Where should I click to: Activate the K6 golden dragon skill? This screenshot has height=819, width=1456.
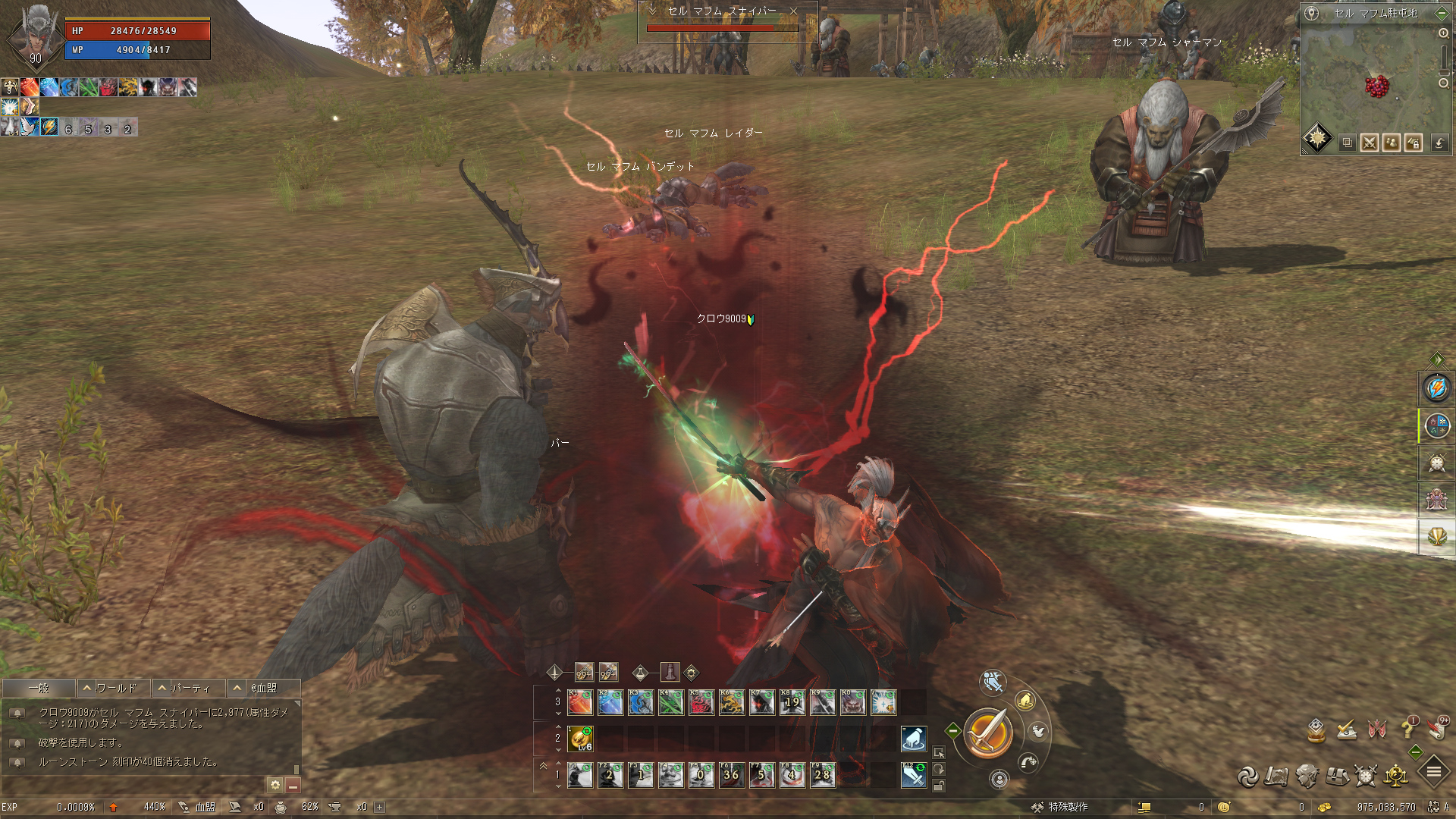pyautogui.click(x=732, y=702)
